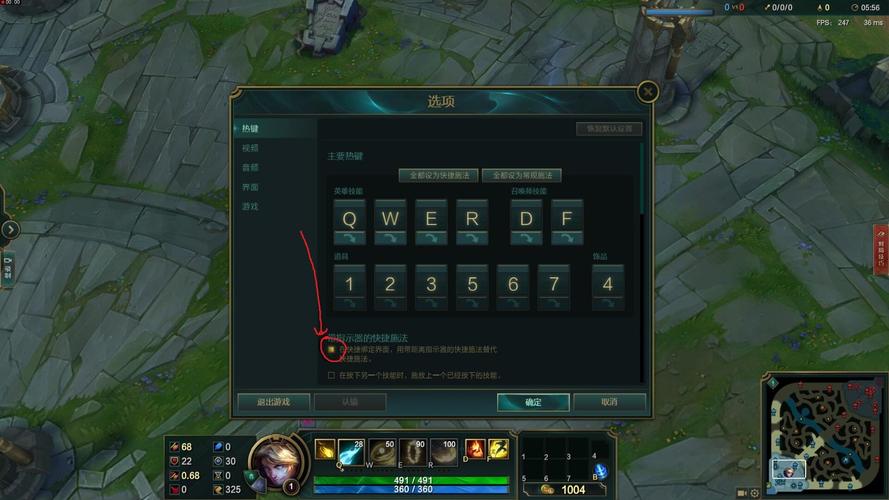Activate the Flash summoner spell icon
This screenshot has width=889, height=500.
(498, 450)
